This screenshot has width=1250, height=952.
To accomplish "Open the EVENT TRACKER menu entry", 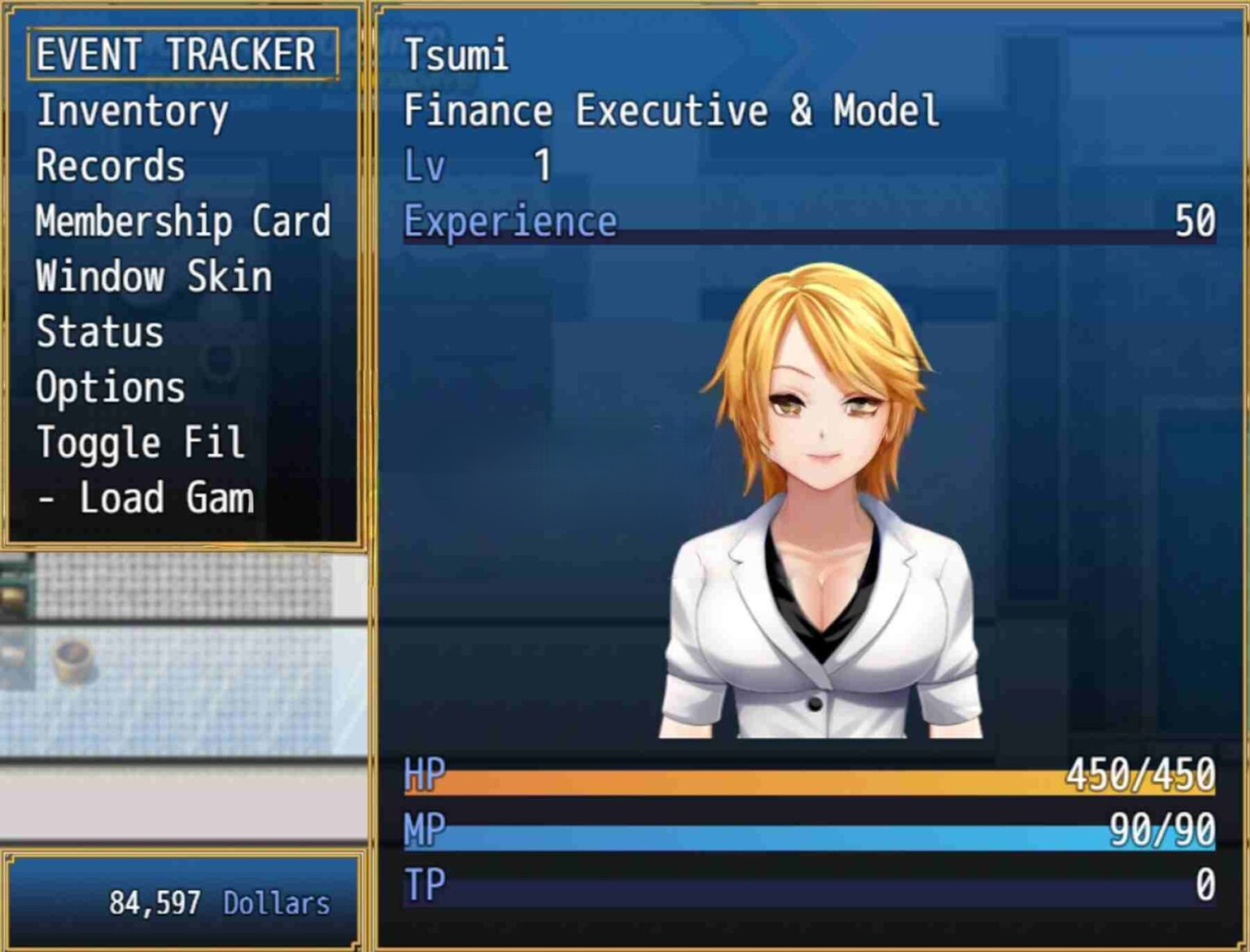I will point(176,55).
